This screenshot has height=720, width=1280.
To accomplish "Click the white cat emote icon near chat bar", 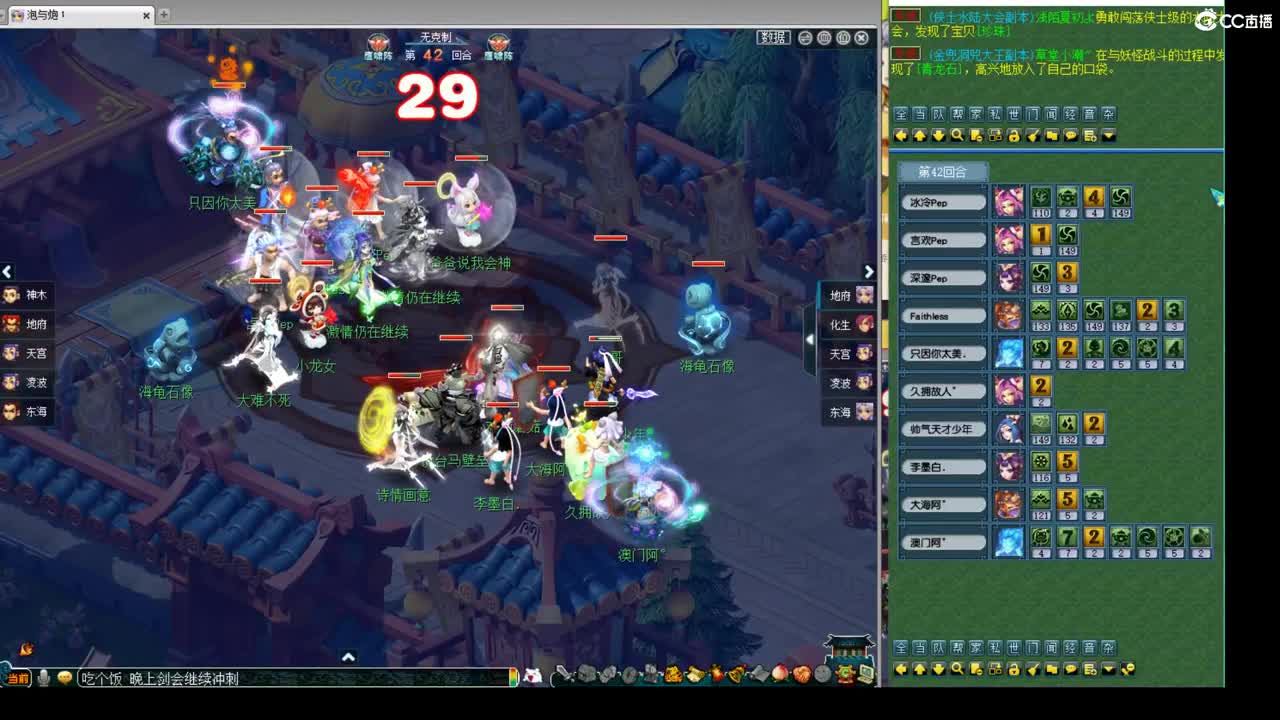I will coord(530,674).
